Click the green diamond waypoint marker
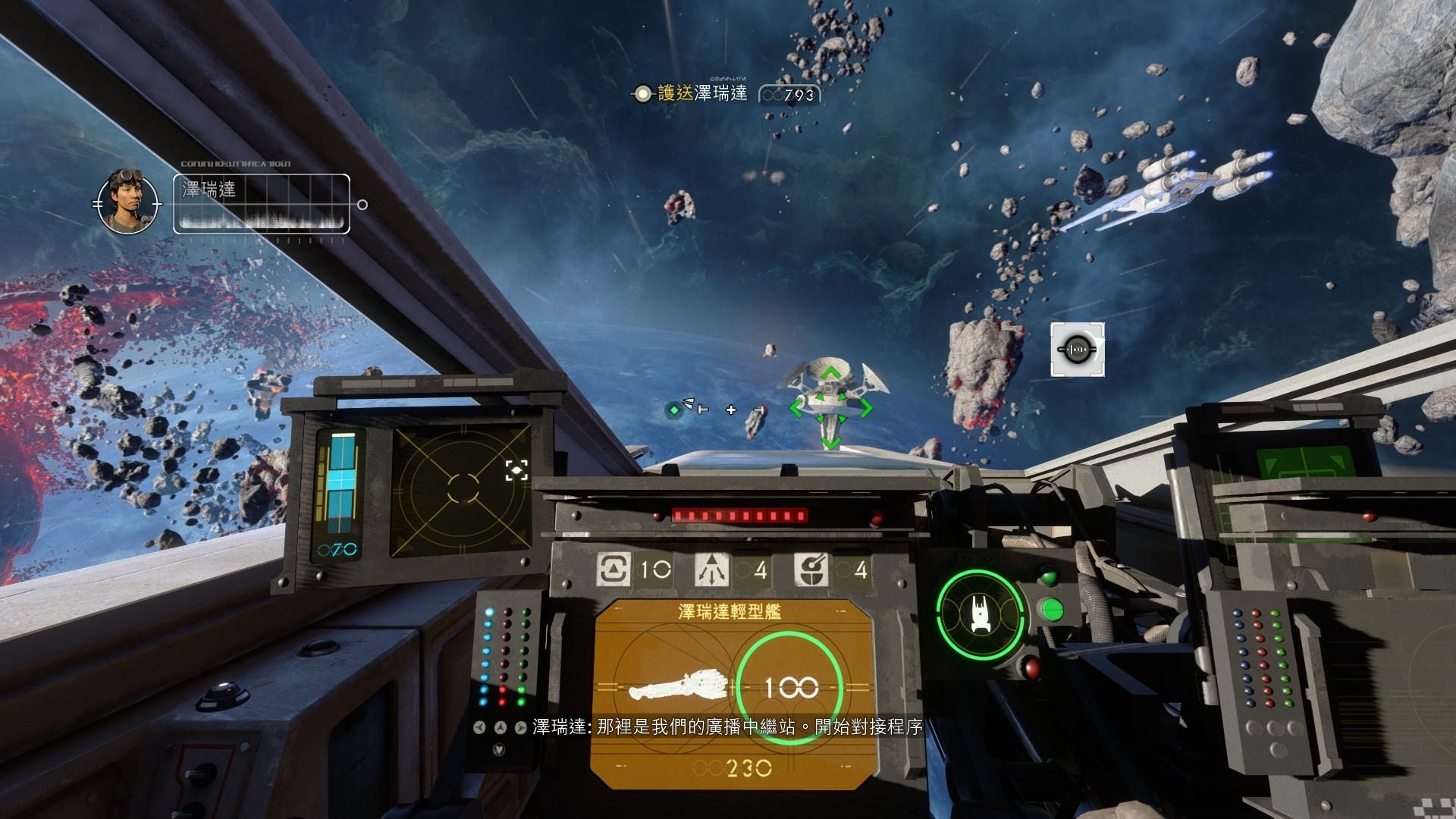 (x=673, y=410)
